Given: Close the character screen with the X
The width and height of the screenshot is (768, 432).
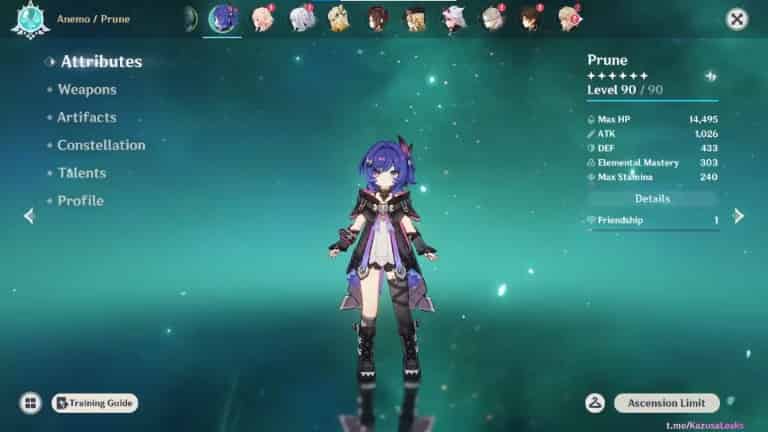Looking at the screenshot, I should (x=737, y=19).
